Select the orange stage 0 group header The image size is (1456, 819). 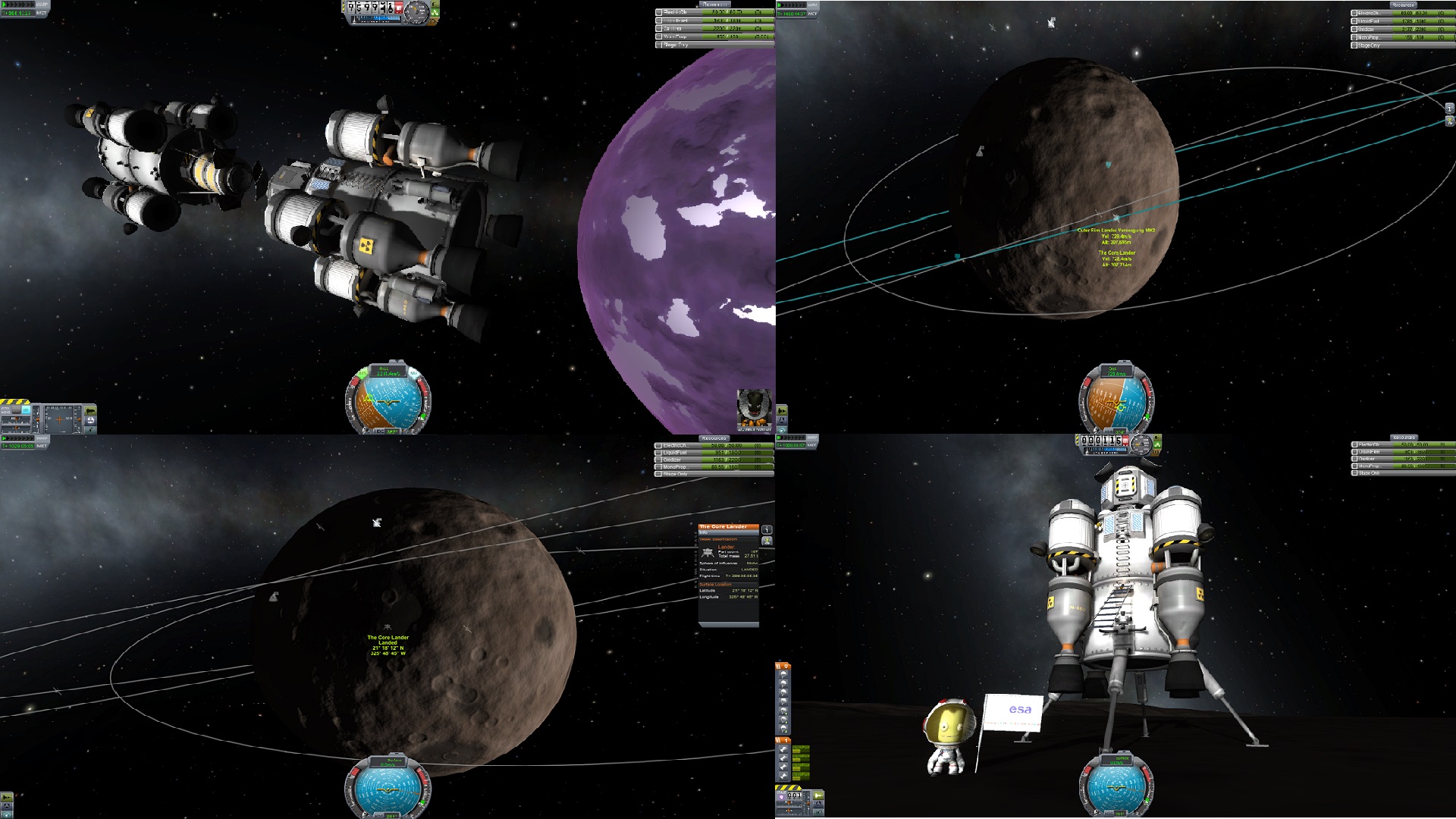click(783, 667)
